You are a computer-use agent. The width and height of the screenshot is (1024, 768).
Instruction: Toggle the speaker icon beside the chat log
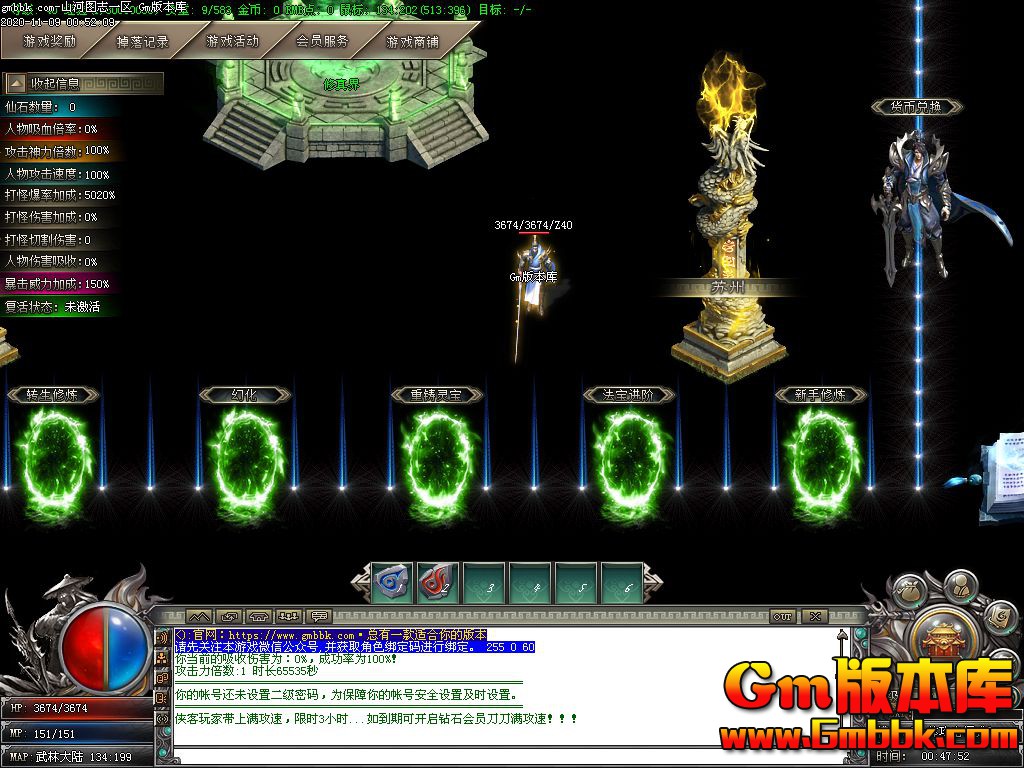[x=162, y=637]
